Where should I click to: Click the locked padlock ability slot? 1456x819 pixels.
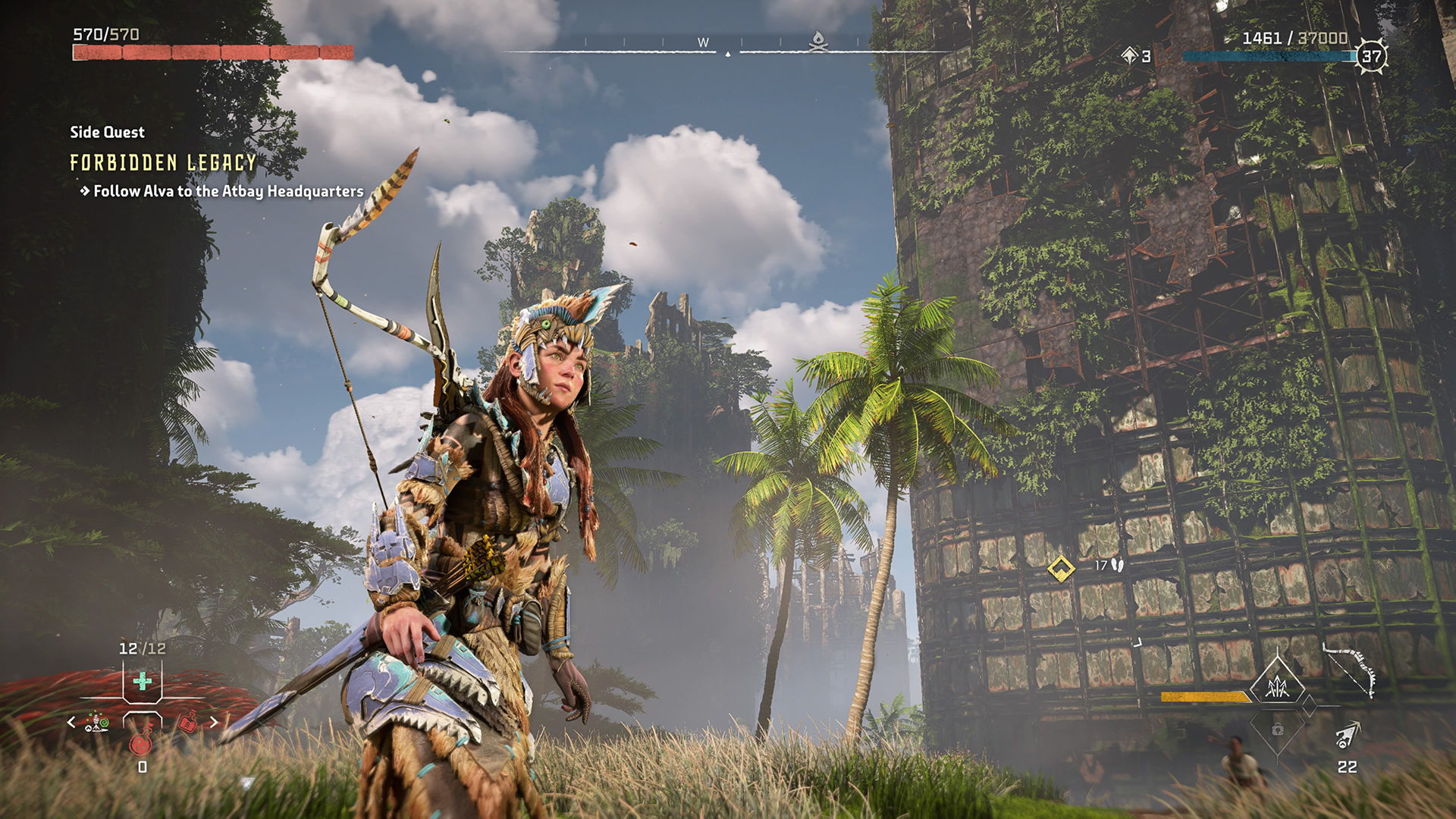[1278, 730]
